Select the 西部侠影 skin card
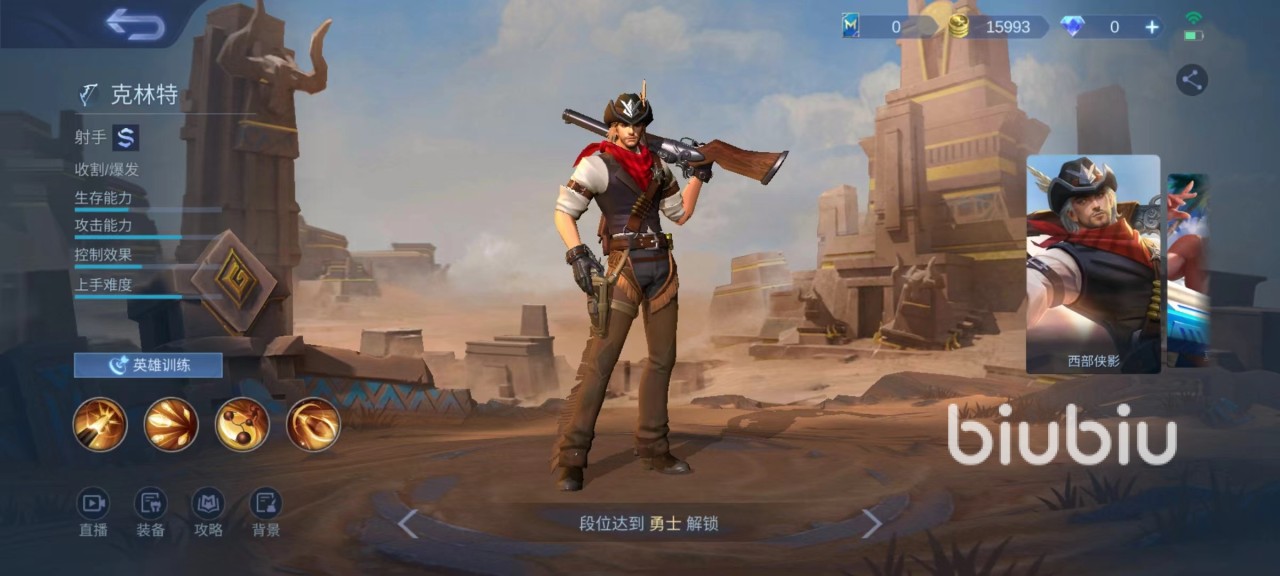Image resolution: width=1280 pixels, height=576 pixels. [x=1093, y=264]
